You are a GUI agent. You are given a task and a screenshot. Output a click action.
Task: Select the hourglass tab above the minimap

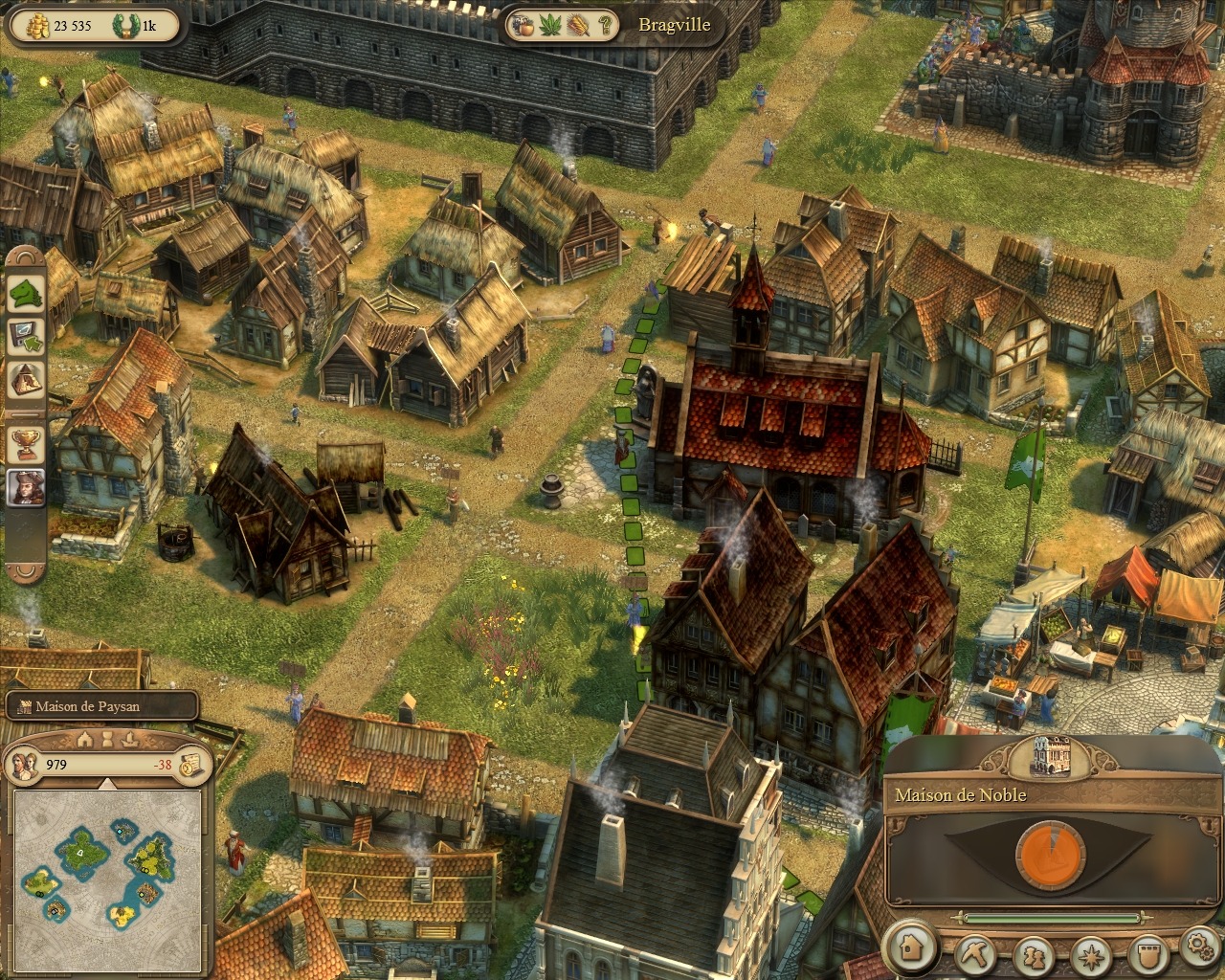[107, 739]
